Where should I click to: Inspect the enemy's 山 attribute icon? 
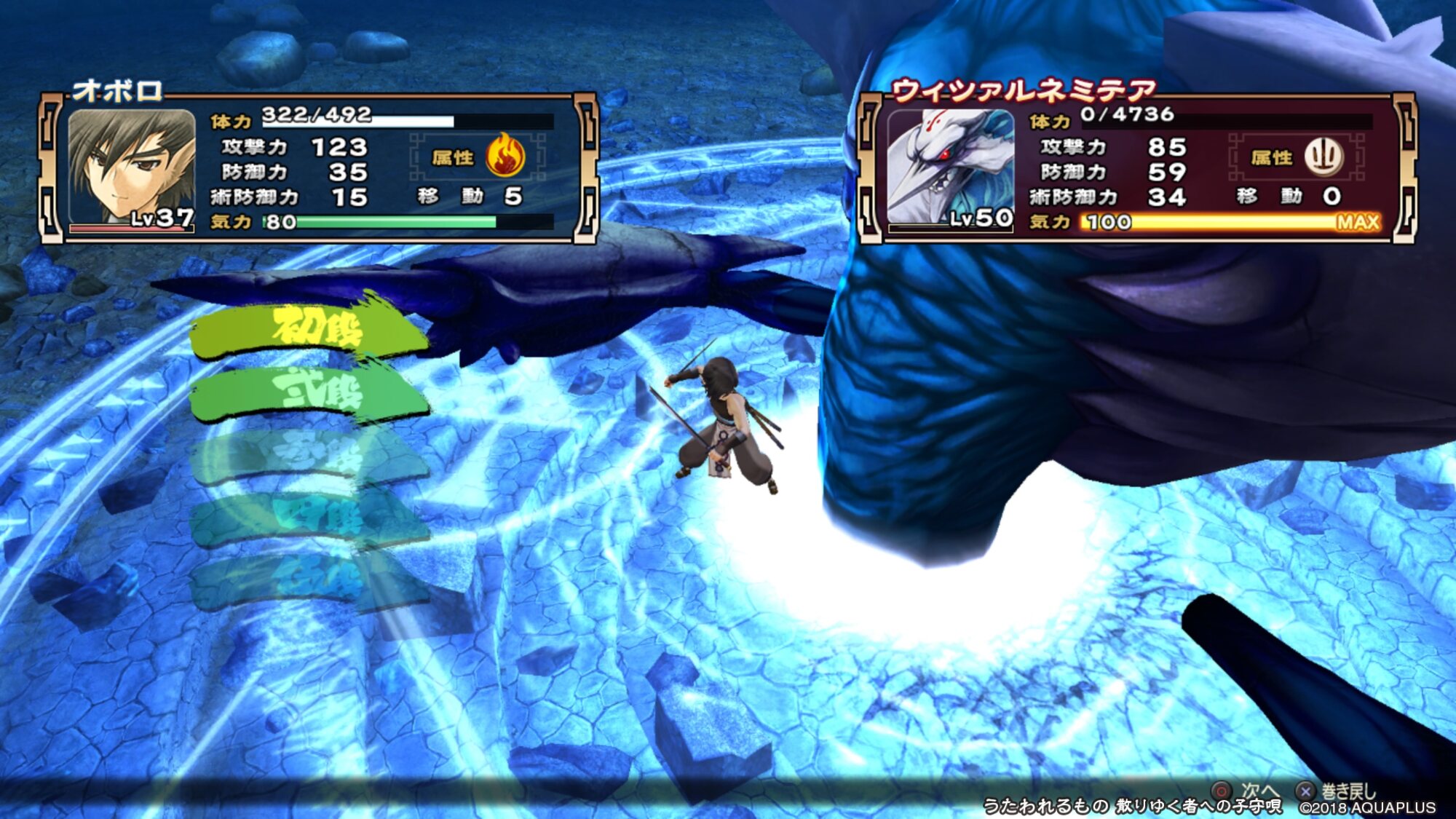point(1323,156)
